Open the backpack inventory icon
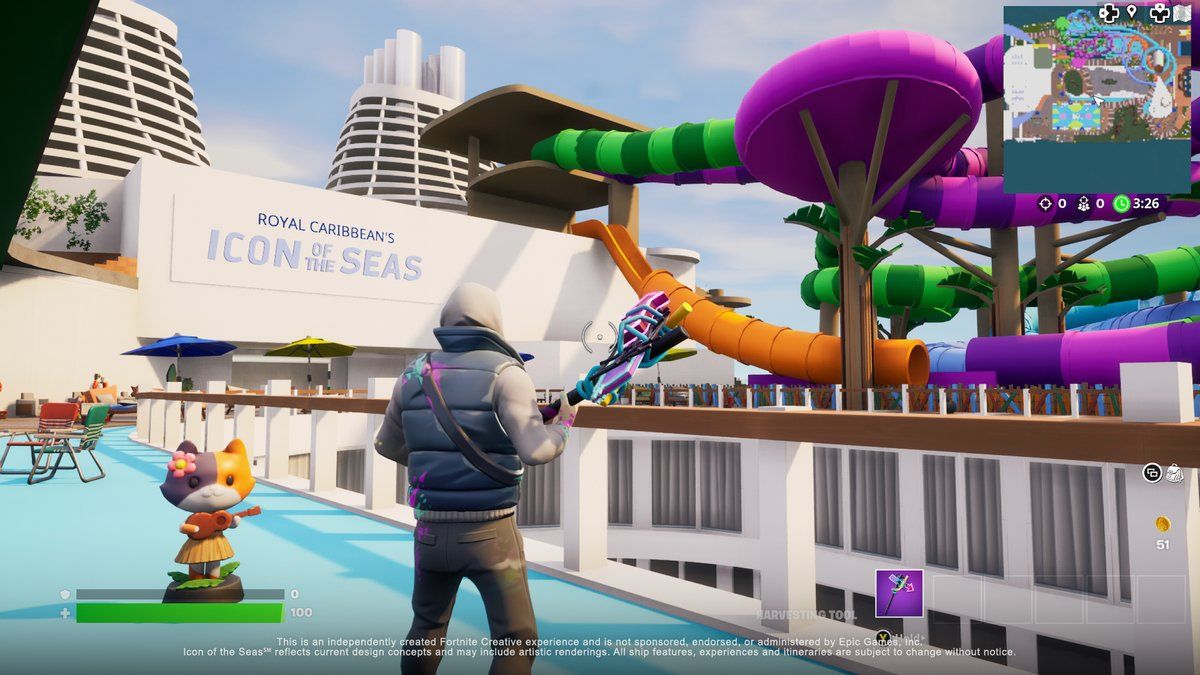The image size is (1200, 675). 1174,472
